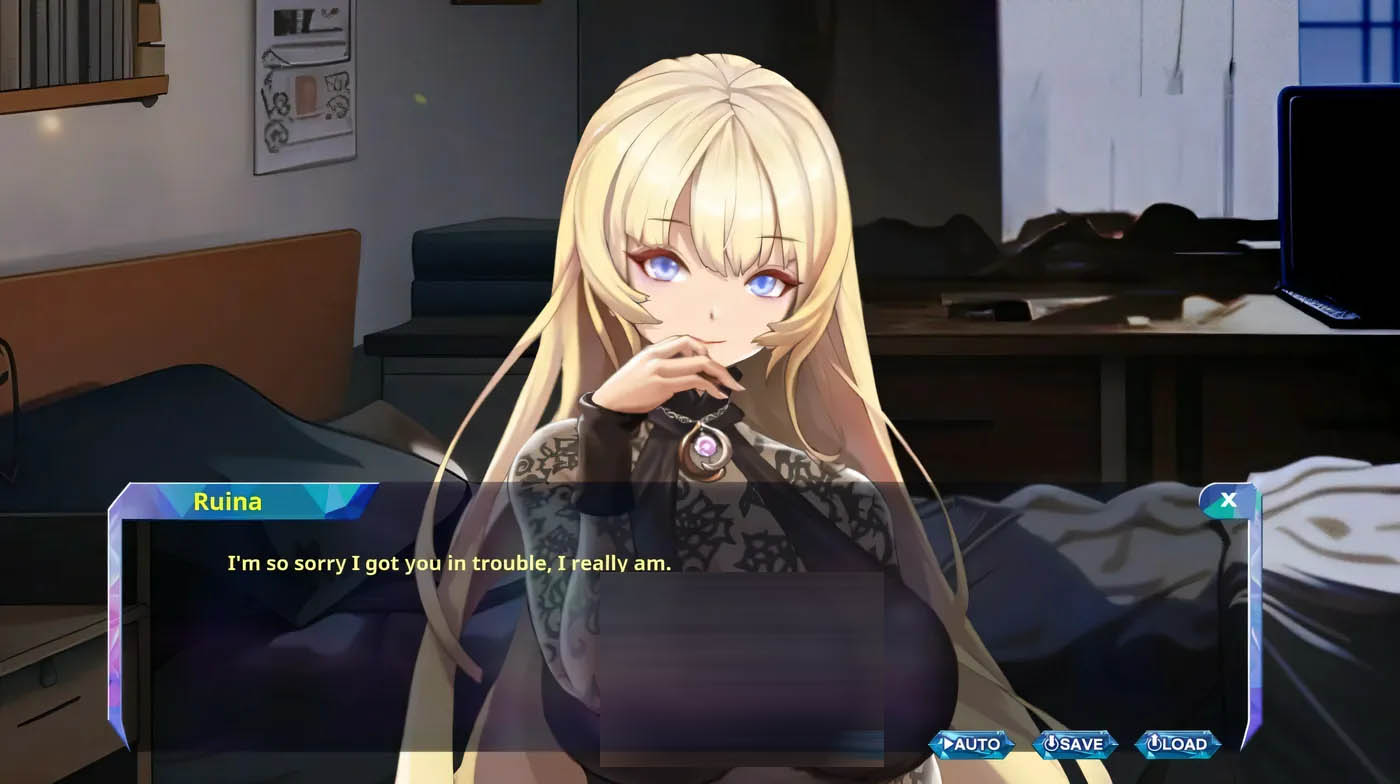Close the dialogue box with X
Screen dimensions: 1400x784
pos(1228,500)
